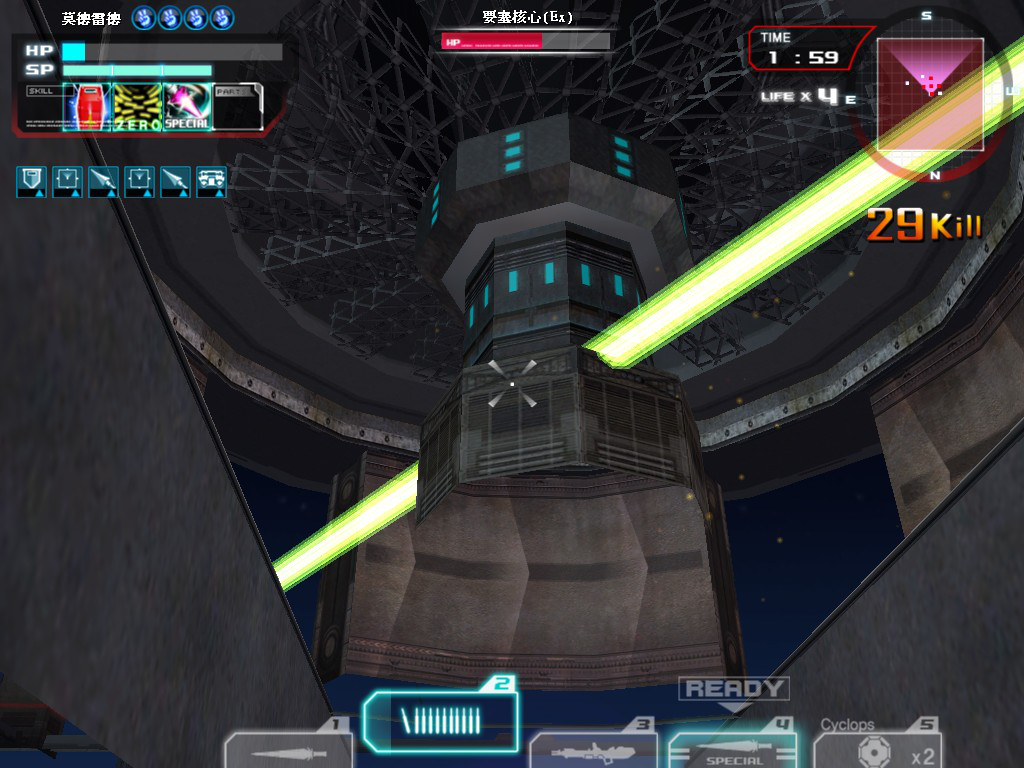The image size is (1024, 768).
Task: Select the empty PART slot
Action: 238,107
